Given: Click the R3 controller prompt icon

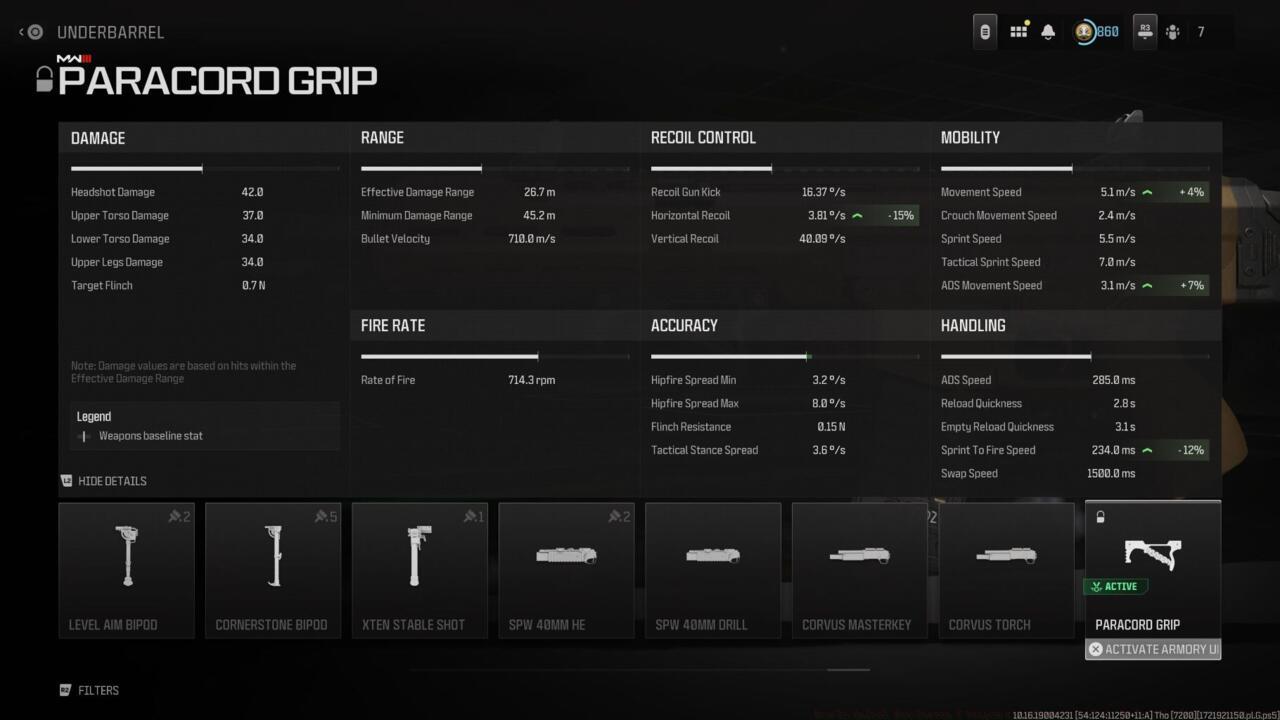Looking at the screenshot, I should 1145,31.
